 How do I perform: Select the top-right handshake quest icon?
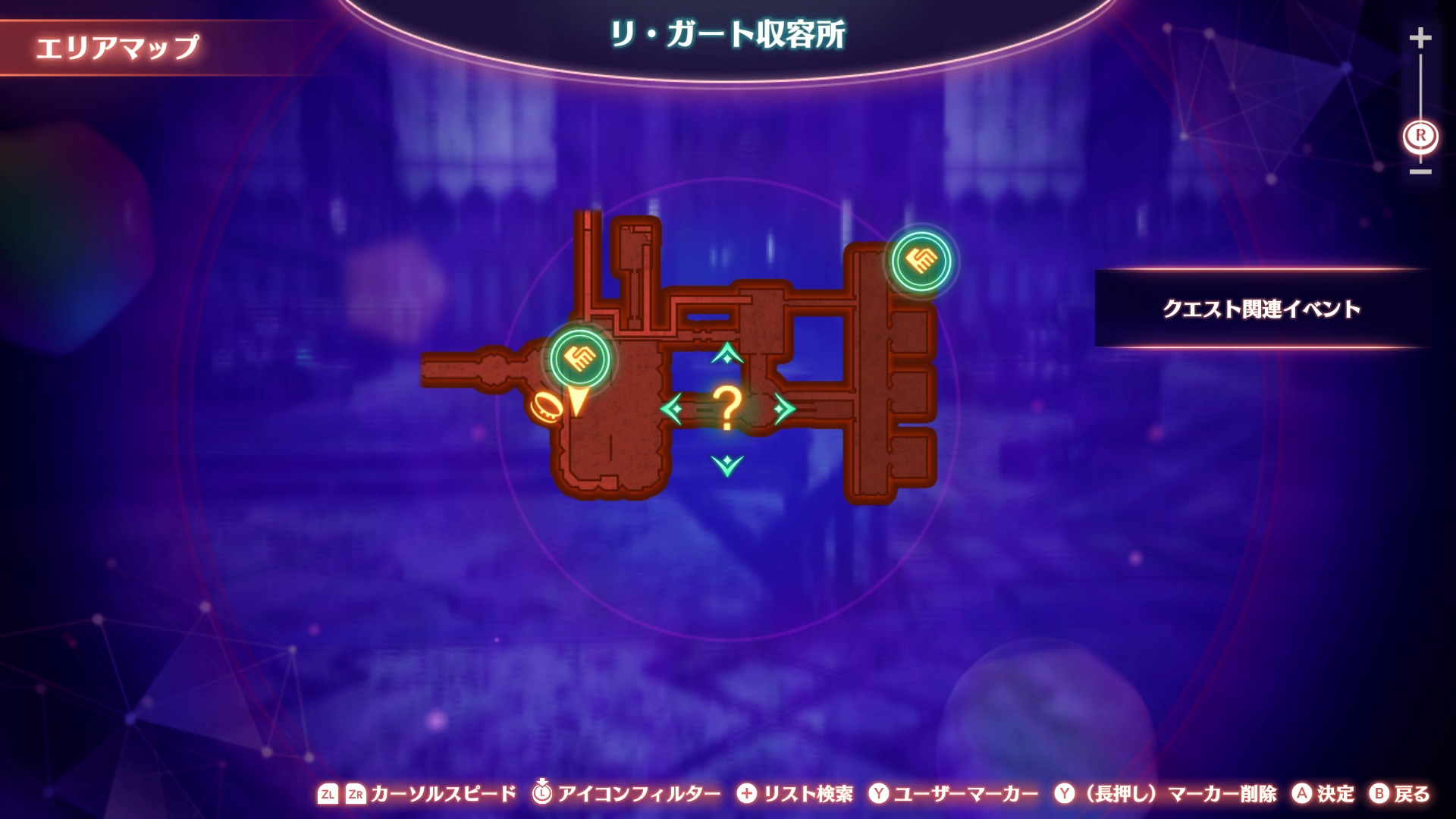pos(920,259)
